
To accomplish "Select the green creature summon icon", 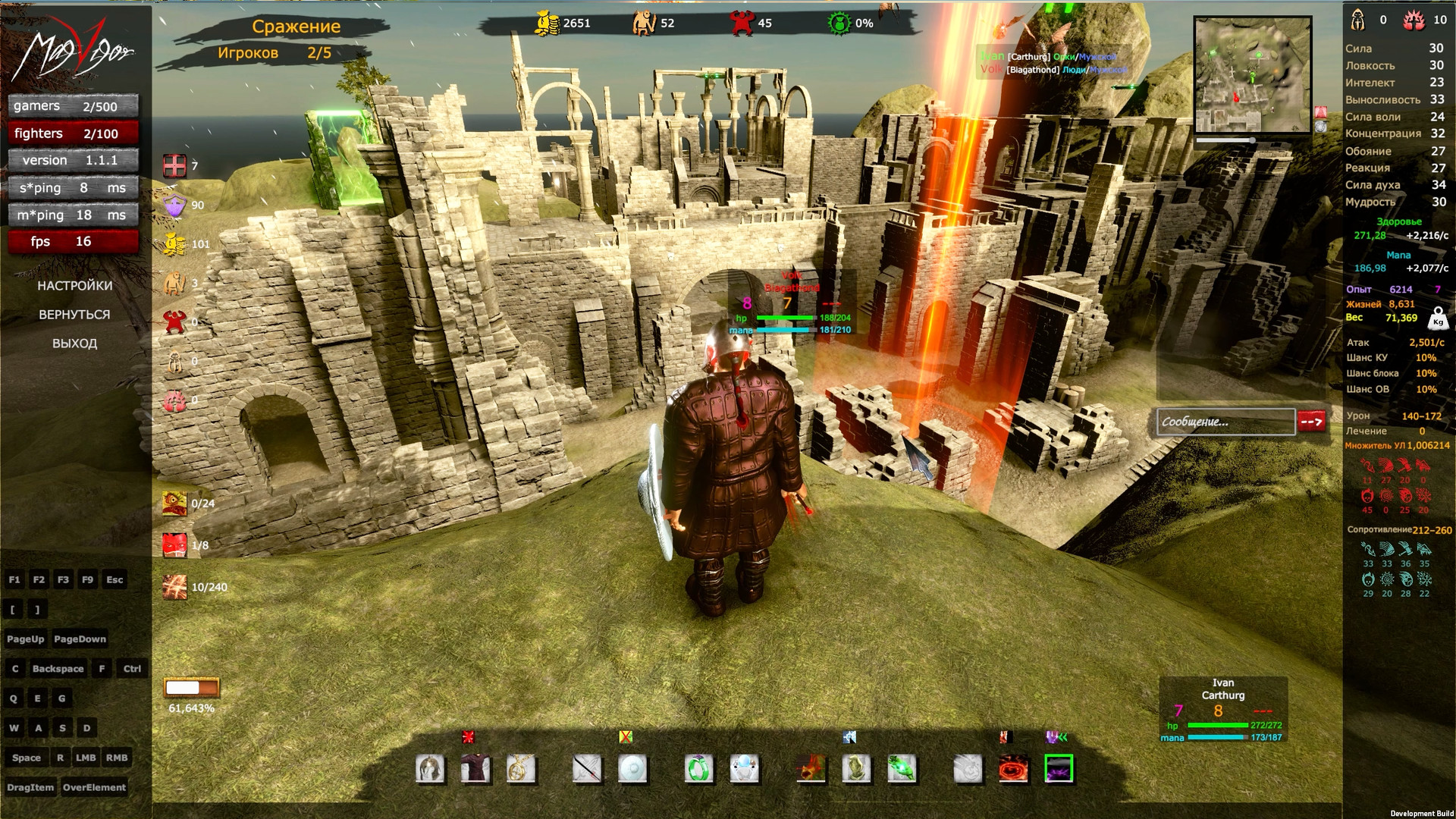I will pyautogui.click(x=902, y=768).
